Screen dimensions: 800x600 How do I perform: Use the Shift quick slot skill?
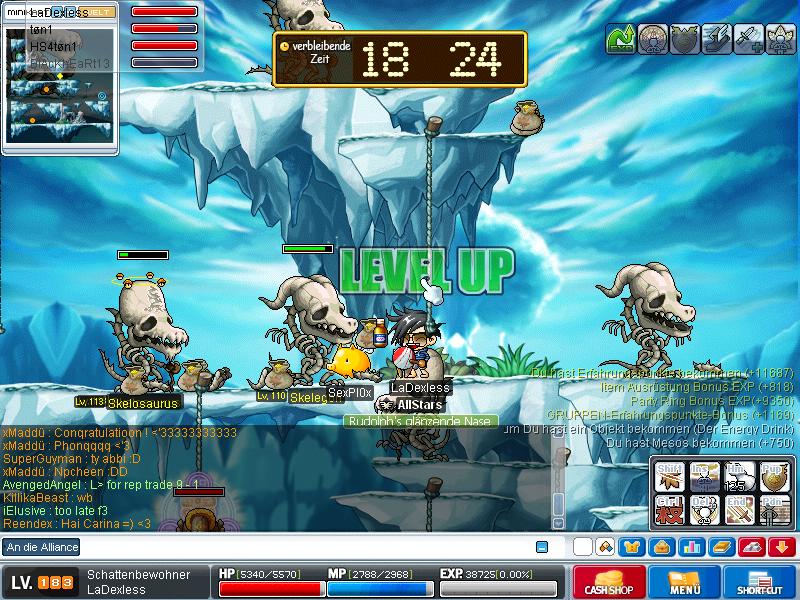[670, 478]
